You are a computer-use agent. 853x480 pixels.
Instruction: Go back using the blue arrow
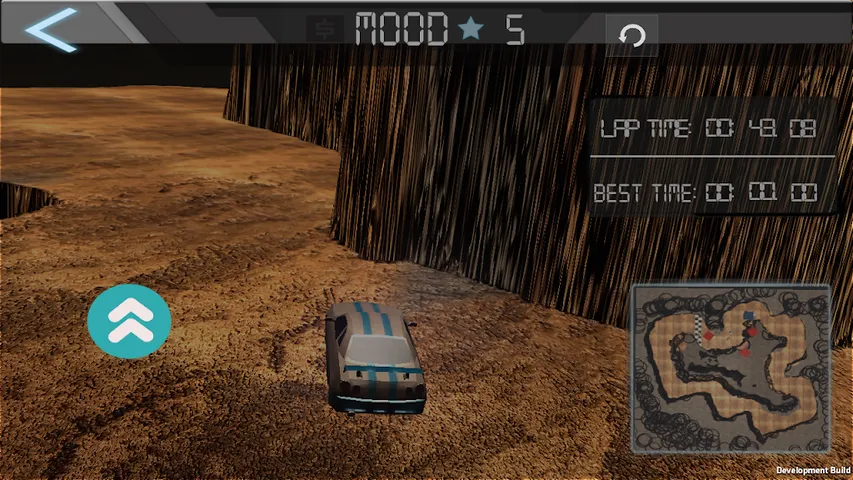pyautogui.click(x=50, y=29)
